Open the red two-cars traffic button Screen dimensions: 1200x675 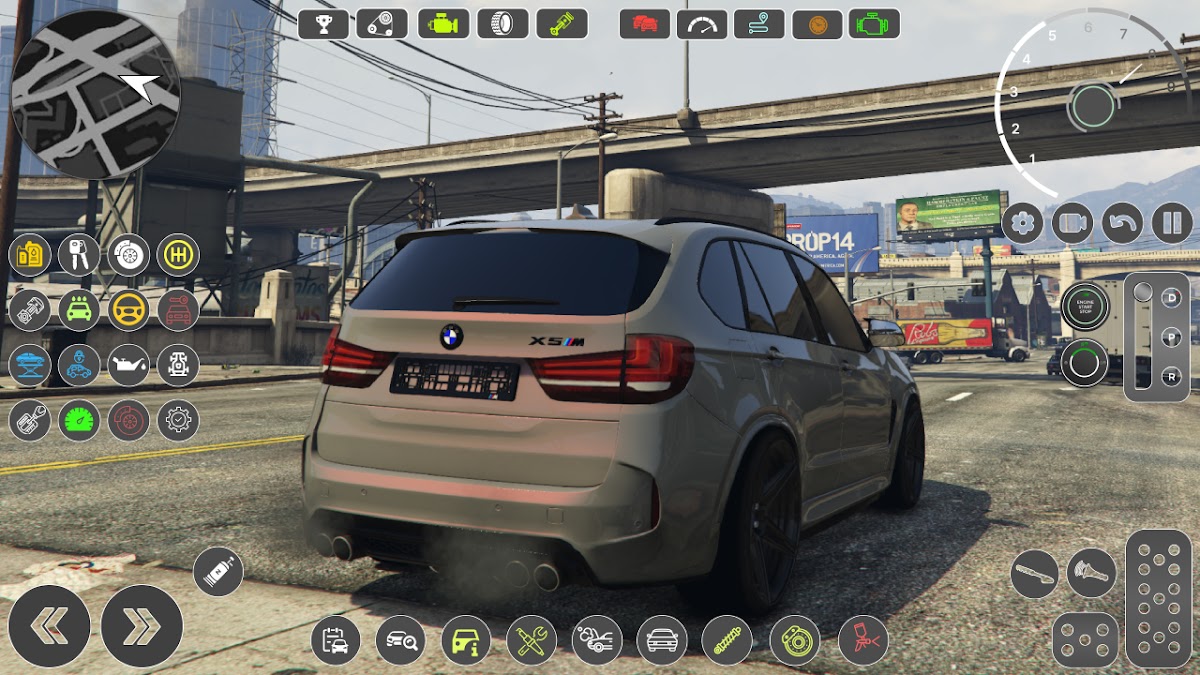[645, 23]
